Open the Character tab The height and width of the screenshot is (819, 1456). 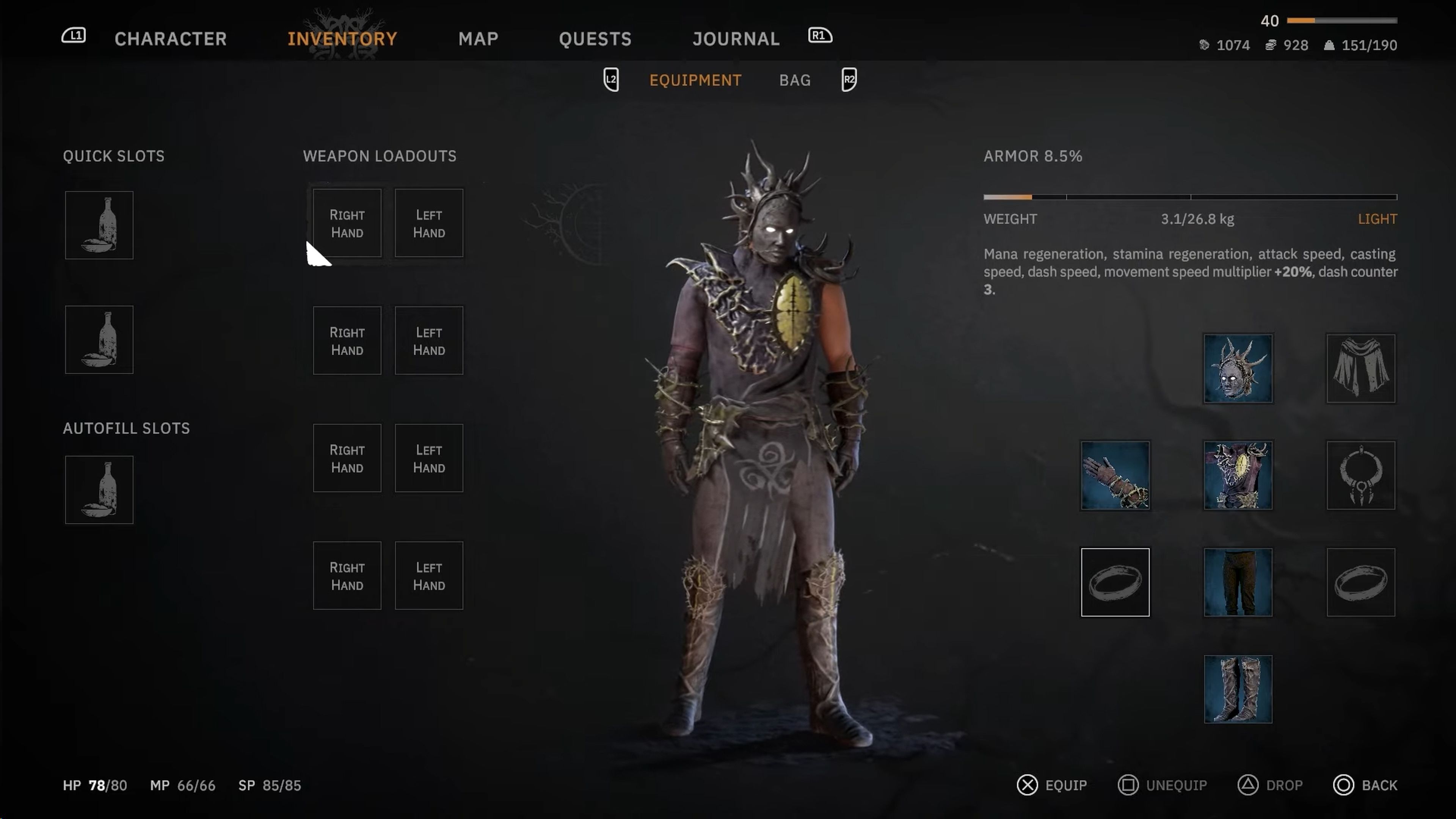[x=170, y=38]
